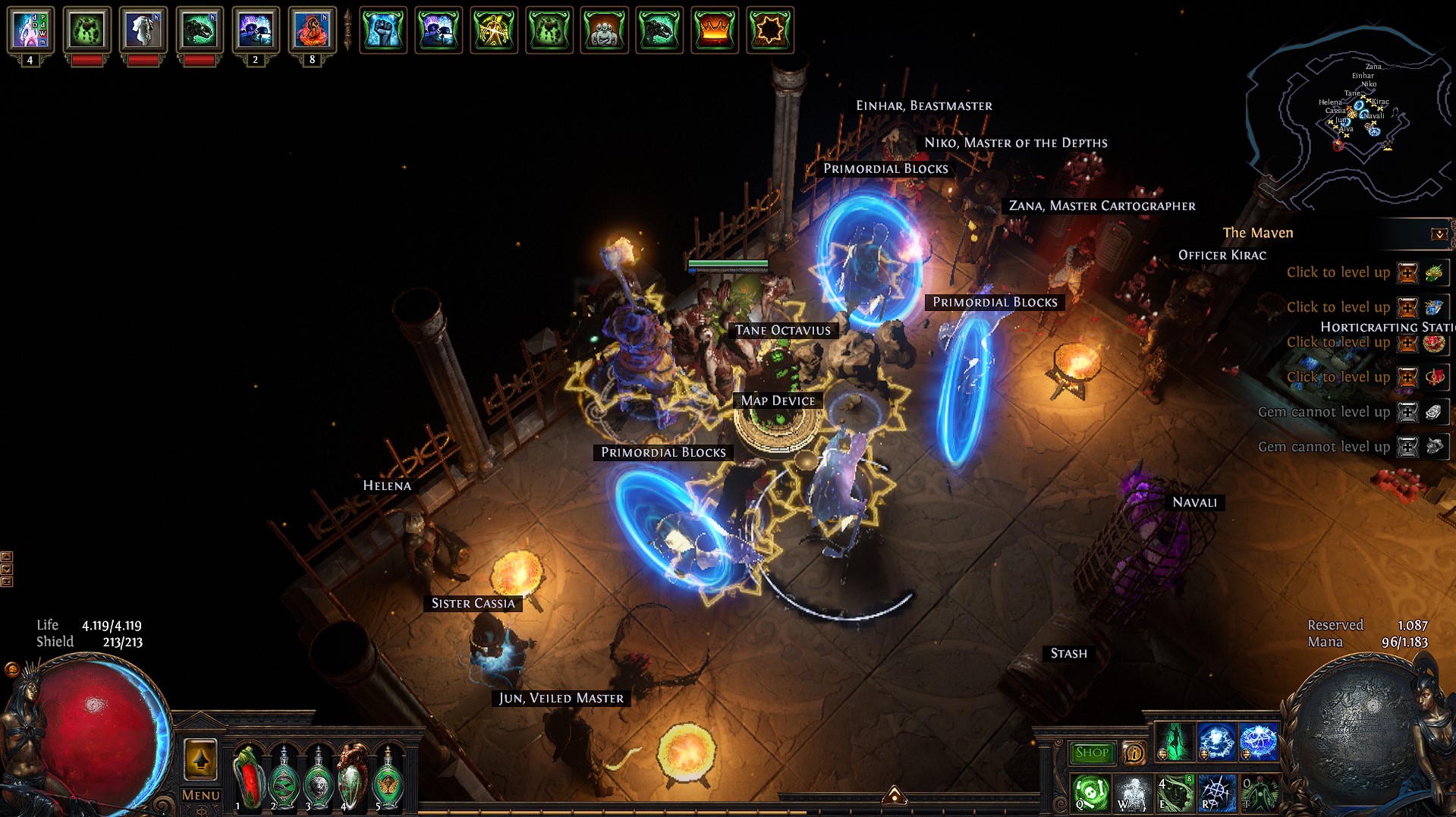Activate the green body-silhouette skill on T
This screenshot has height=817, width=1456.
pyautogui.click(x=1259, y=793)
